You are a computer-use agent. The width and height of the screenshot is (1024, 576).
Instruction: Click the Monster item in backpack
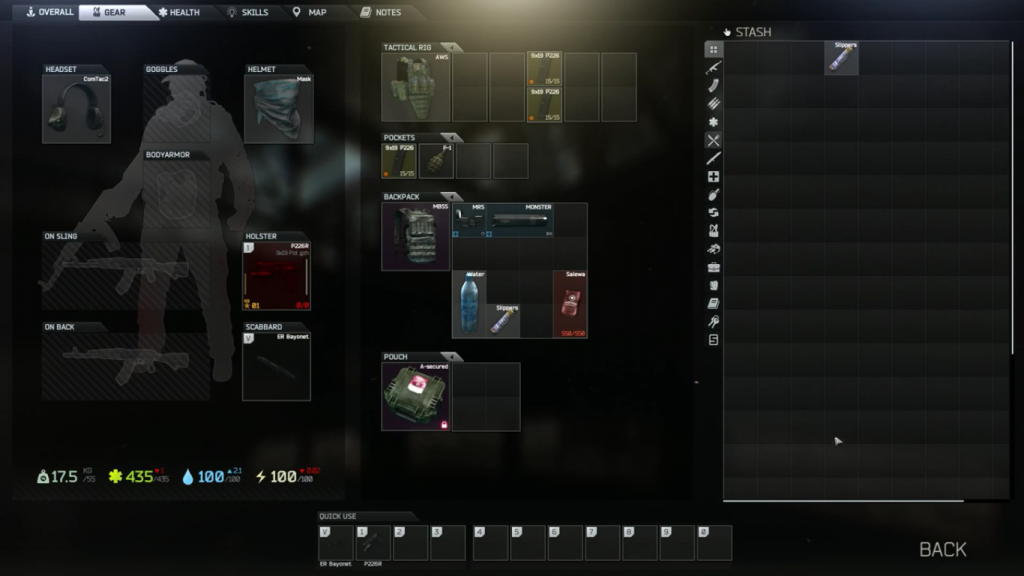pyautogui.click(x=520, y=220)
